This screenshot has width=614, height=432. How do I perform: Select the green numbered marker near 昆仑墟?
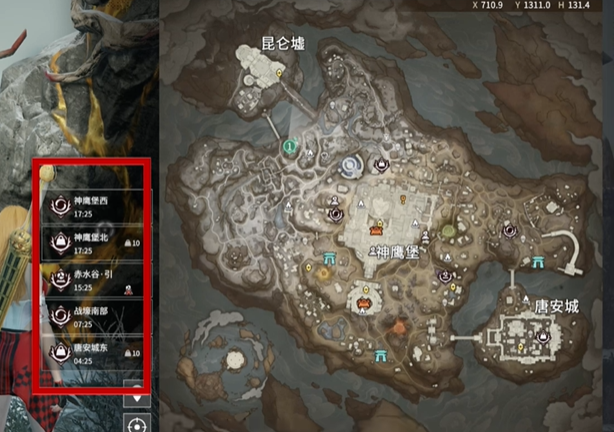289,147
